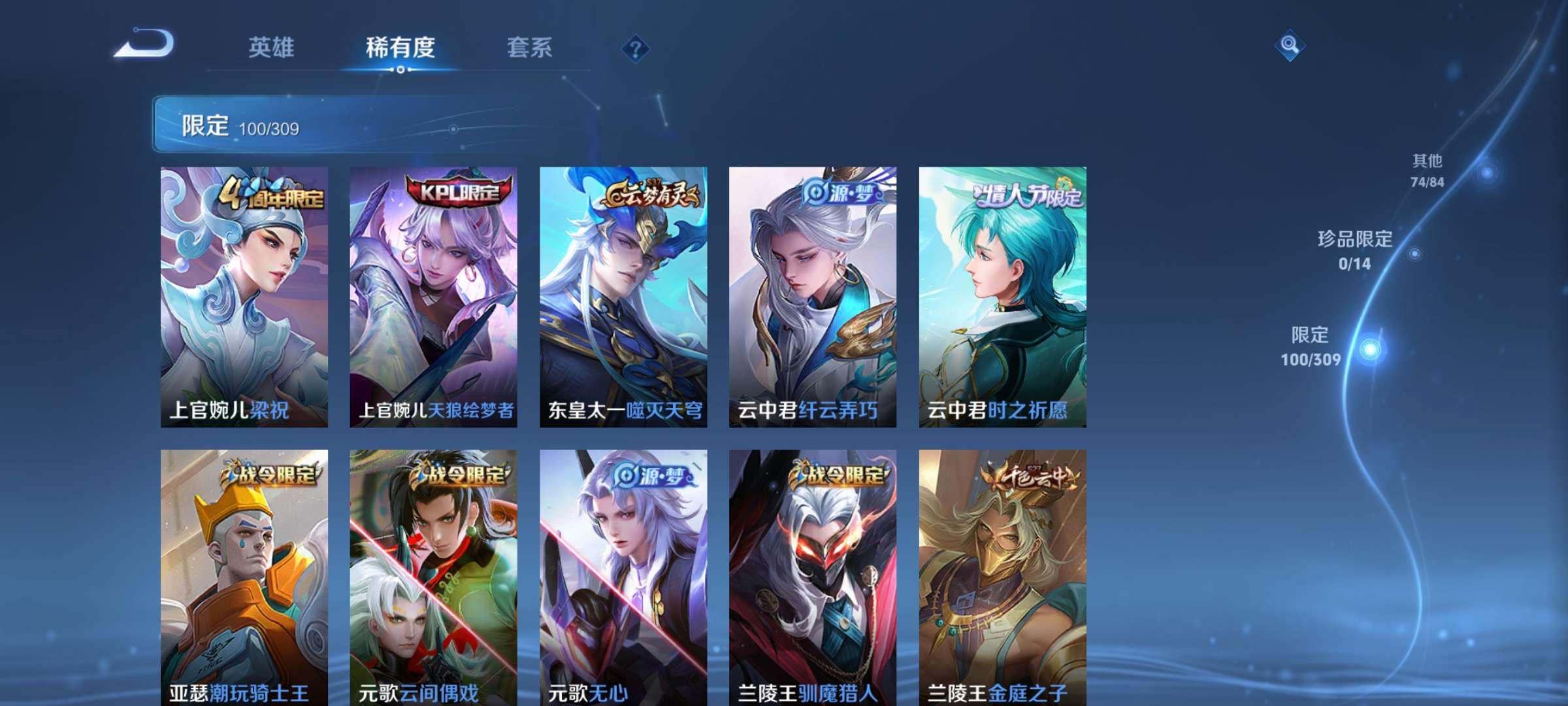Switch to the 套系 tab

pos(531,48)
